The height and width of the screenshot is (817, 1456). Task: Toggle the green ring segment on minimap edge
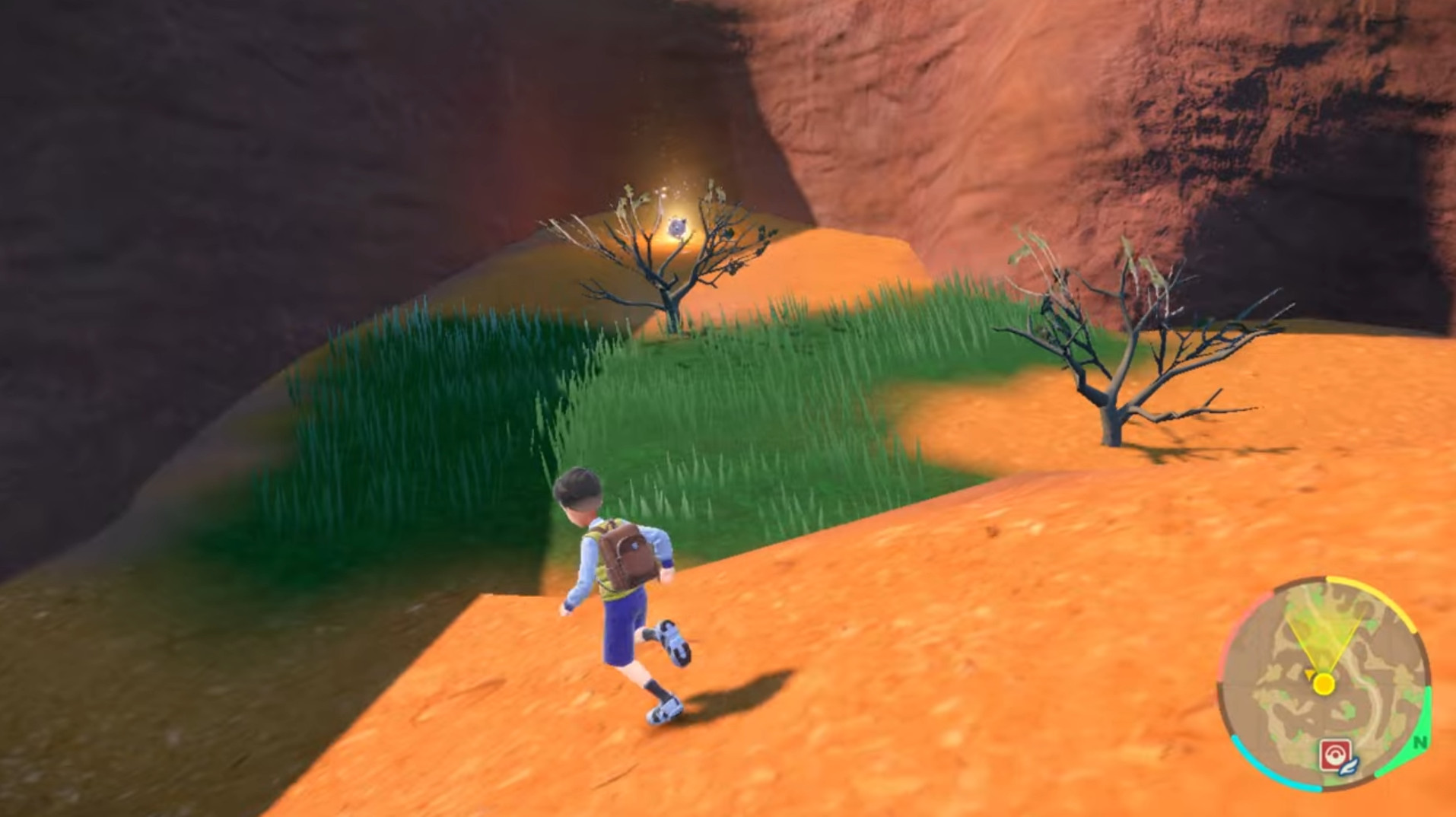point(1429,711)
